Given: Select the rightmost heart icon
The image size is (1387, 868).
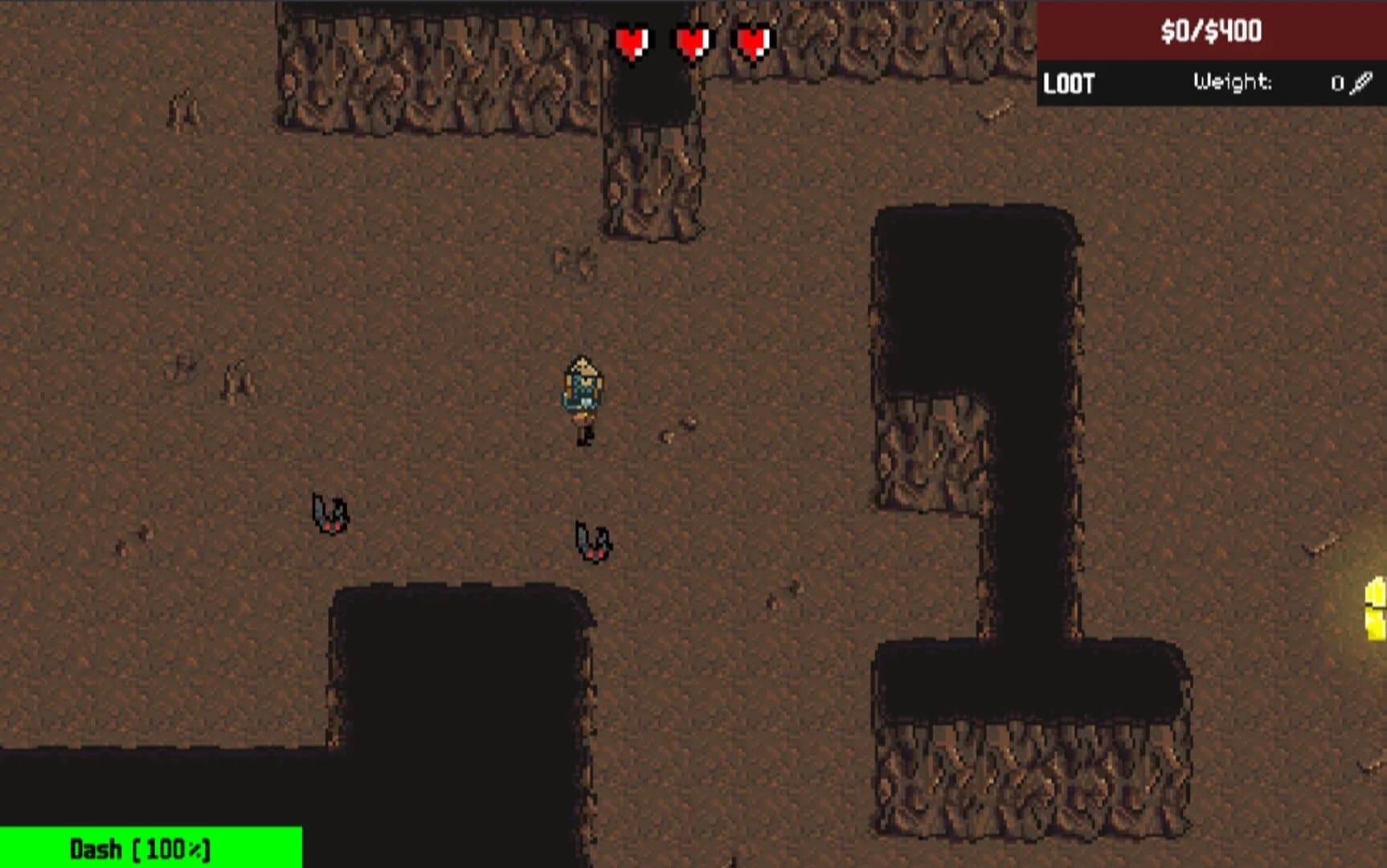Looking at the screenshot, I should 751,41.
